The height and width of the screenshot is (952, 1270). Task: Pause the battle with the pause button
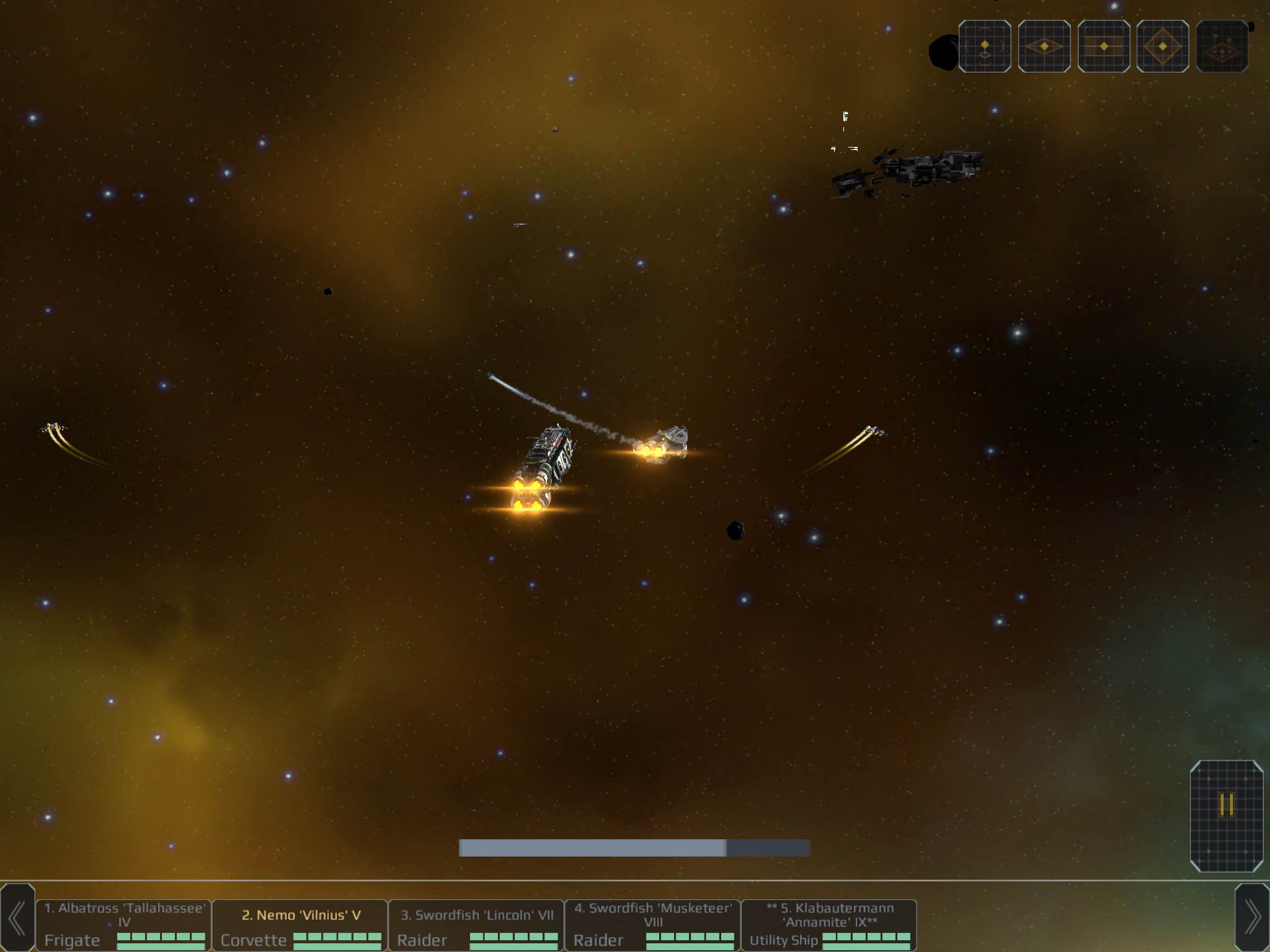point(1226,815)
